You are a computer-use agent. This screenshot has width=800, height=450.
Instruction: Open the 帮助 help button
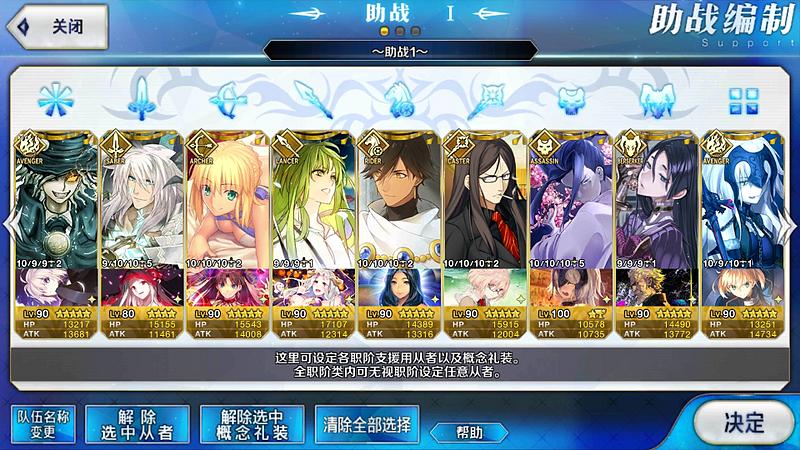(x=470, y=432)
